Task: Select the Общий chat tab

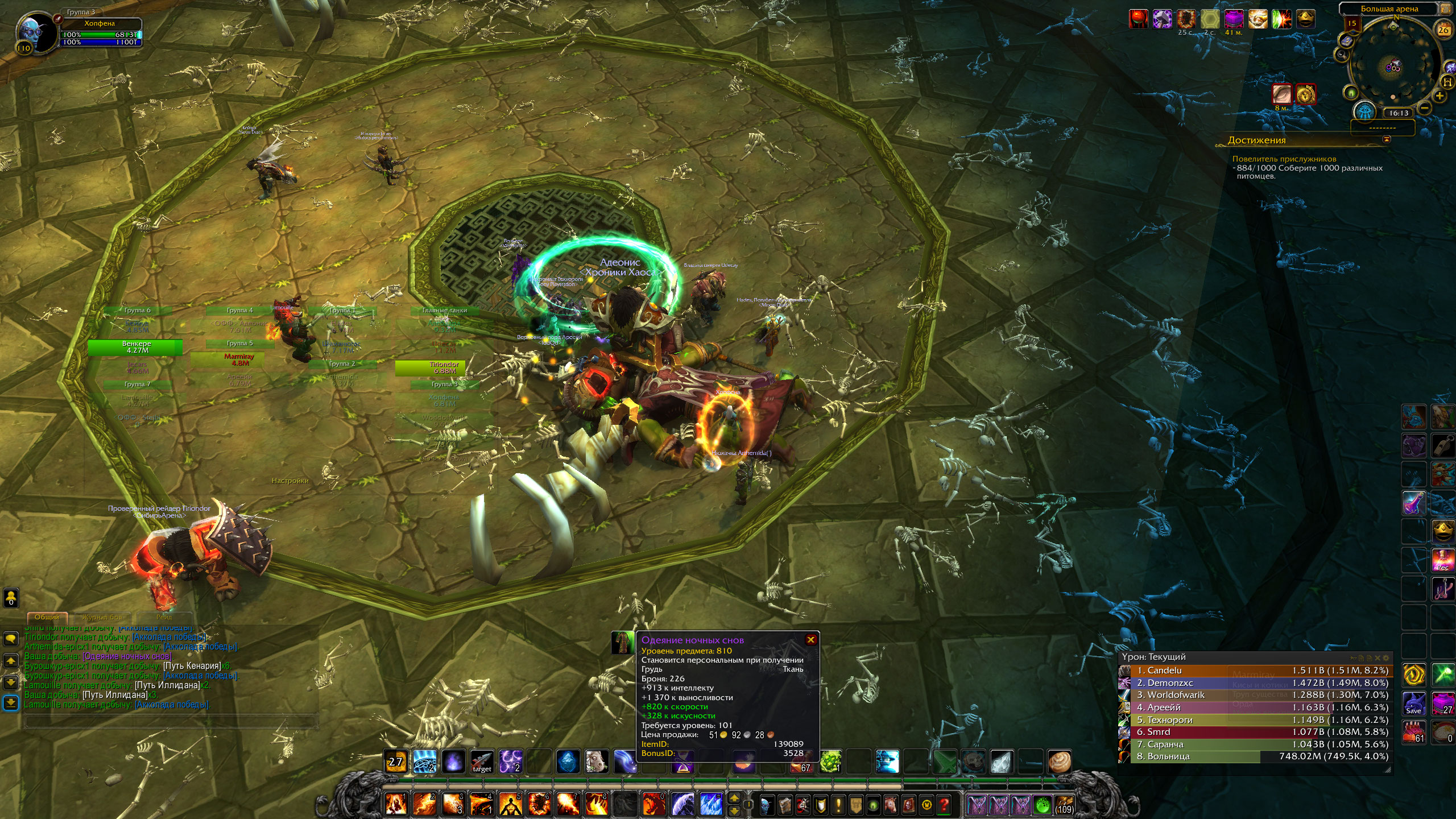Action: [x=47, y=617]
